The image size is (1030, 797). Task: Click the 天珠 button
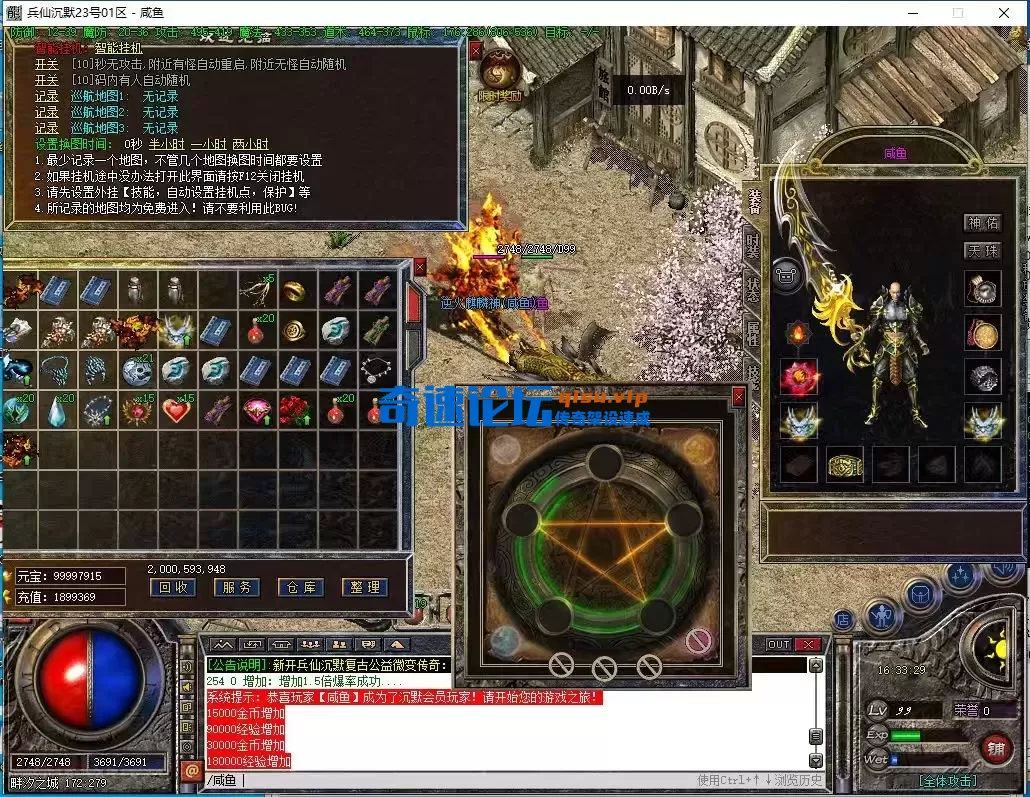click(982, 251)
